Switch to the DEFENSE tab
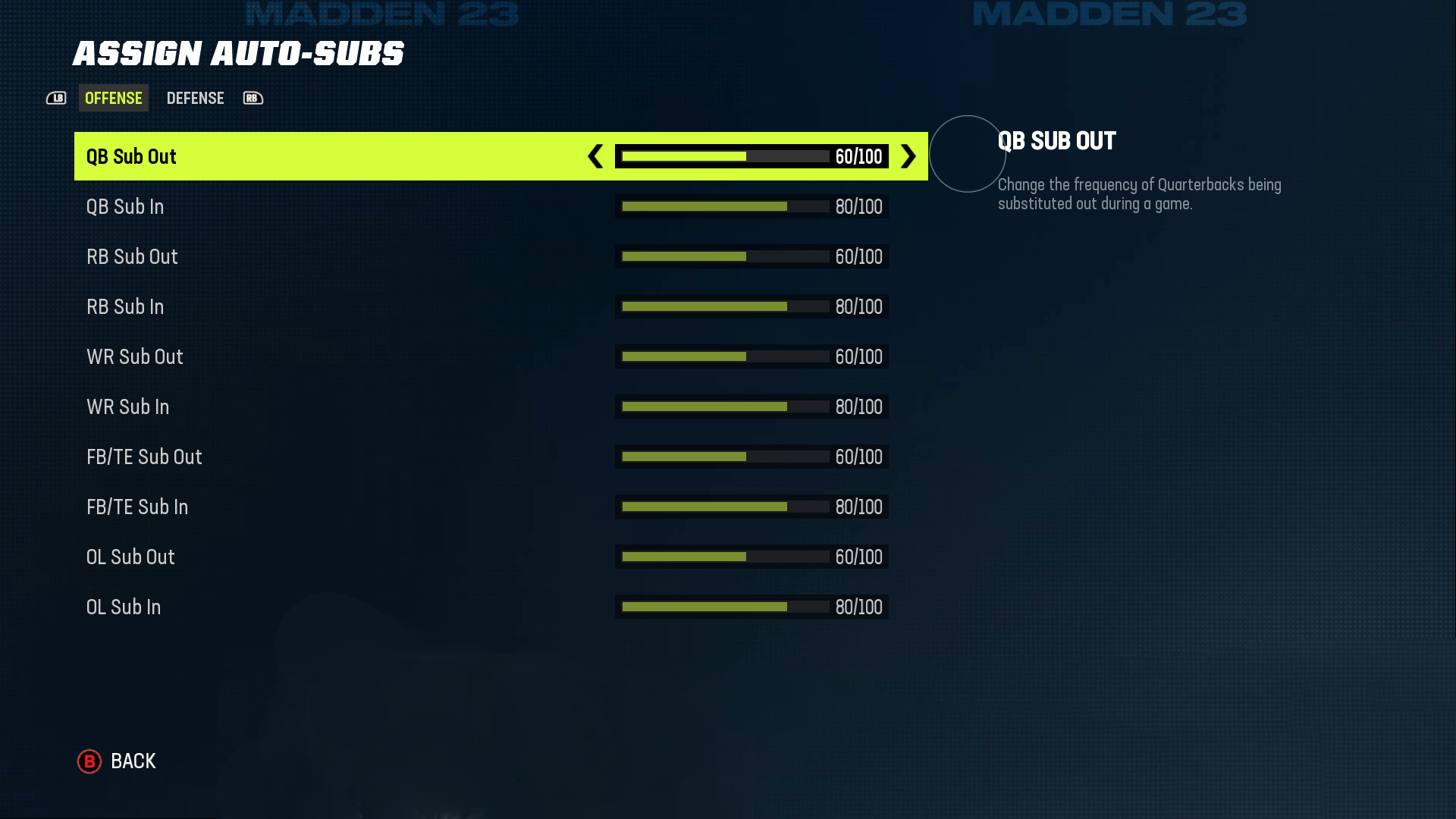Viewport: 1456px width, 819px height. click(195, 98)
